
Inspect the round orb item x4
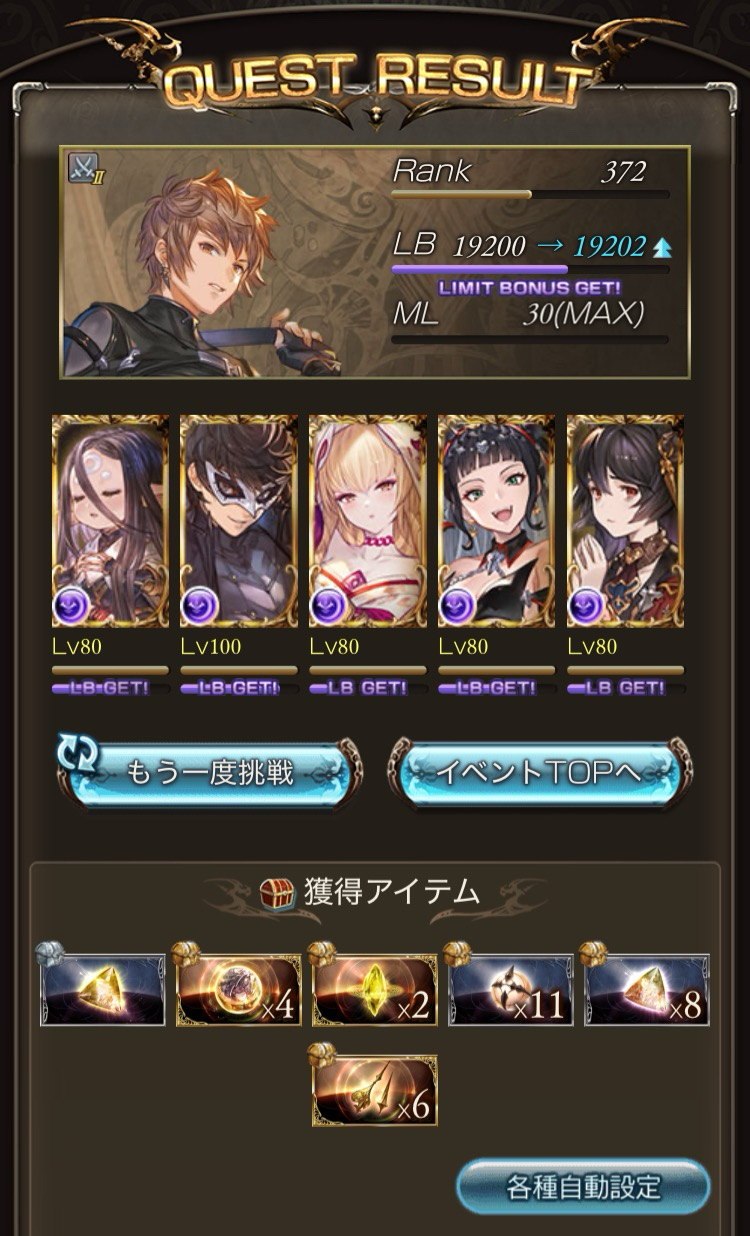(239, 990)
